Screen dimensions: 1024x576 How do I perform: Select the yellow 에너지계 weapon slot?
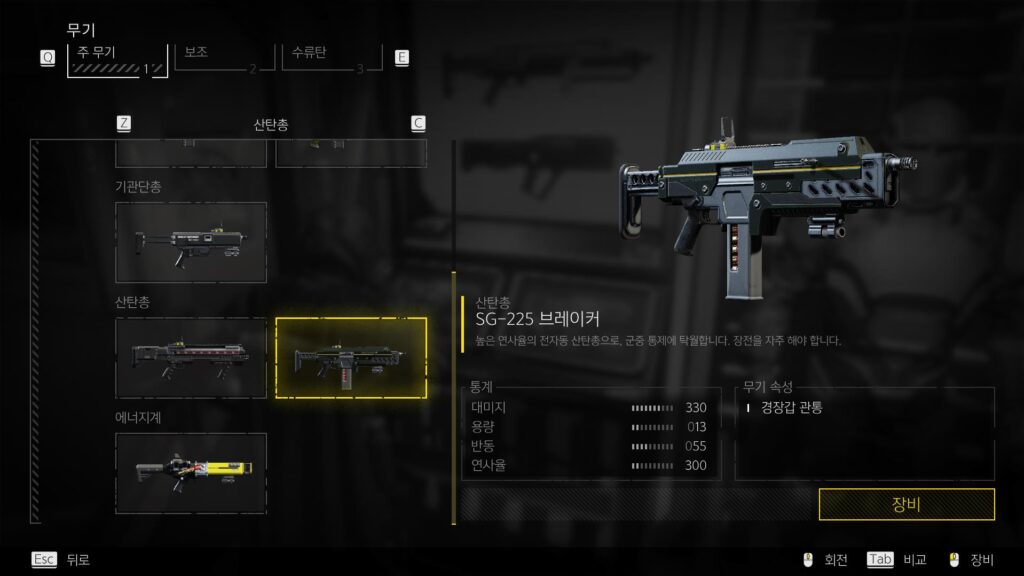pyautogui.click(x=191, y=473)
